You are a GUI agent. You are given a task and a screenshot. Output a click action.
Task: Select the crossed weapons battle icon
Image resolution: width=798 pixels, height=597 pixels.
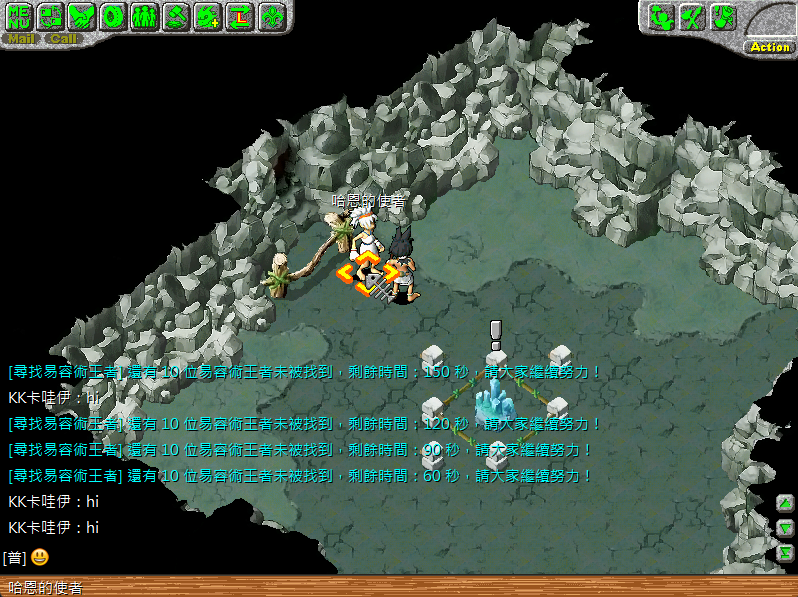tap(691, 16)
